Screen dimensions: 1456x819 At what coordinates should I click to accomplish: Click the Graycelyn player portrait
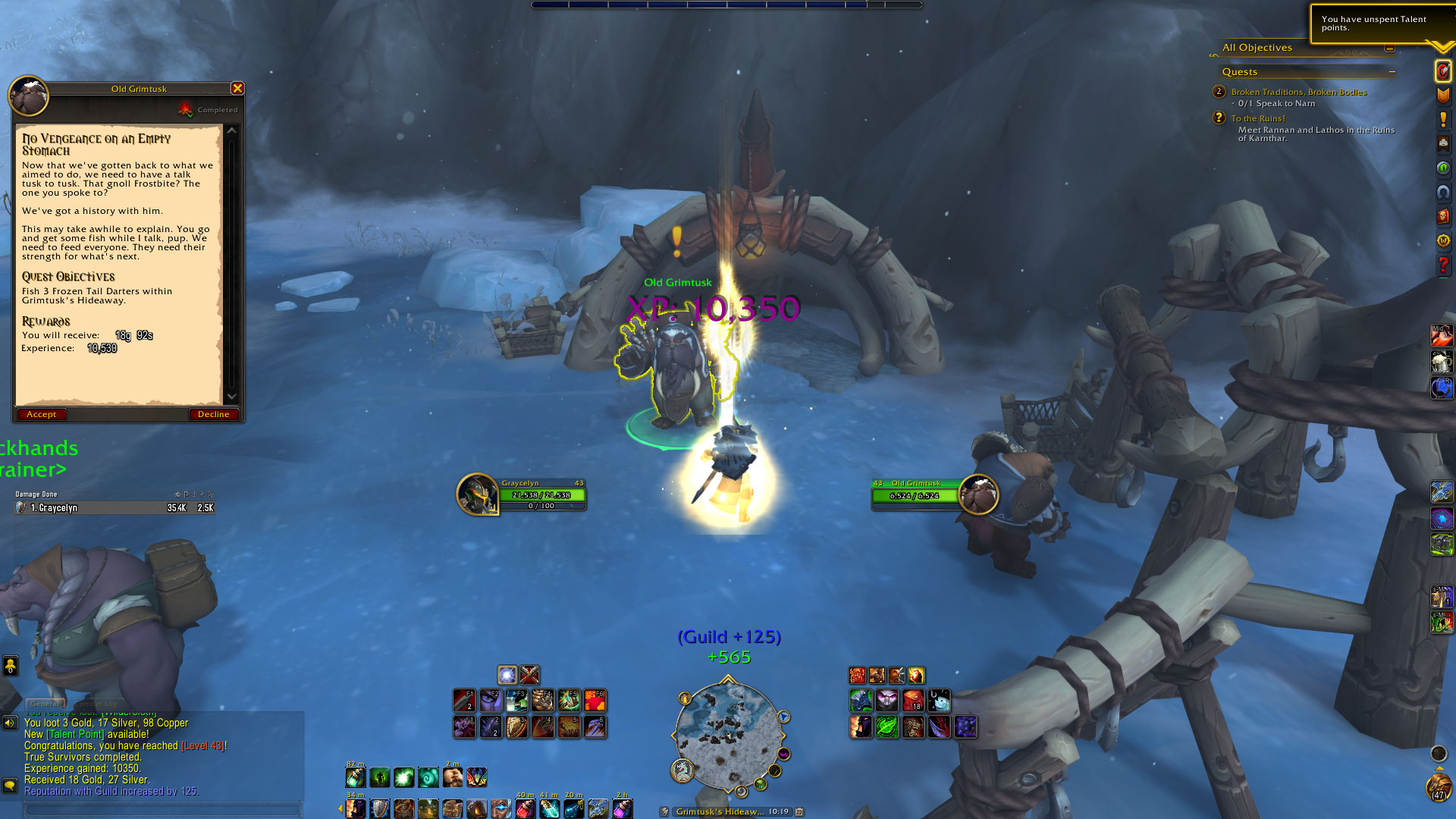click(x=477, y=494)
